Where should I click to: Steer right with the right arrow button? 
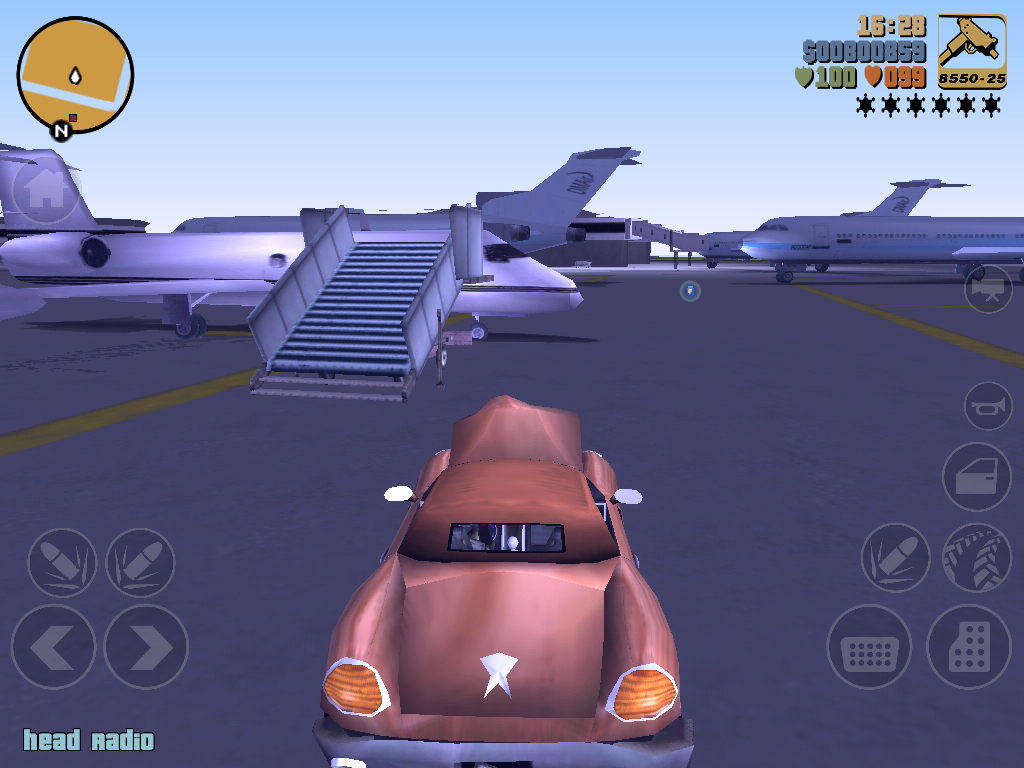[x=146, y=647]
